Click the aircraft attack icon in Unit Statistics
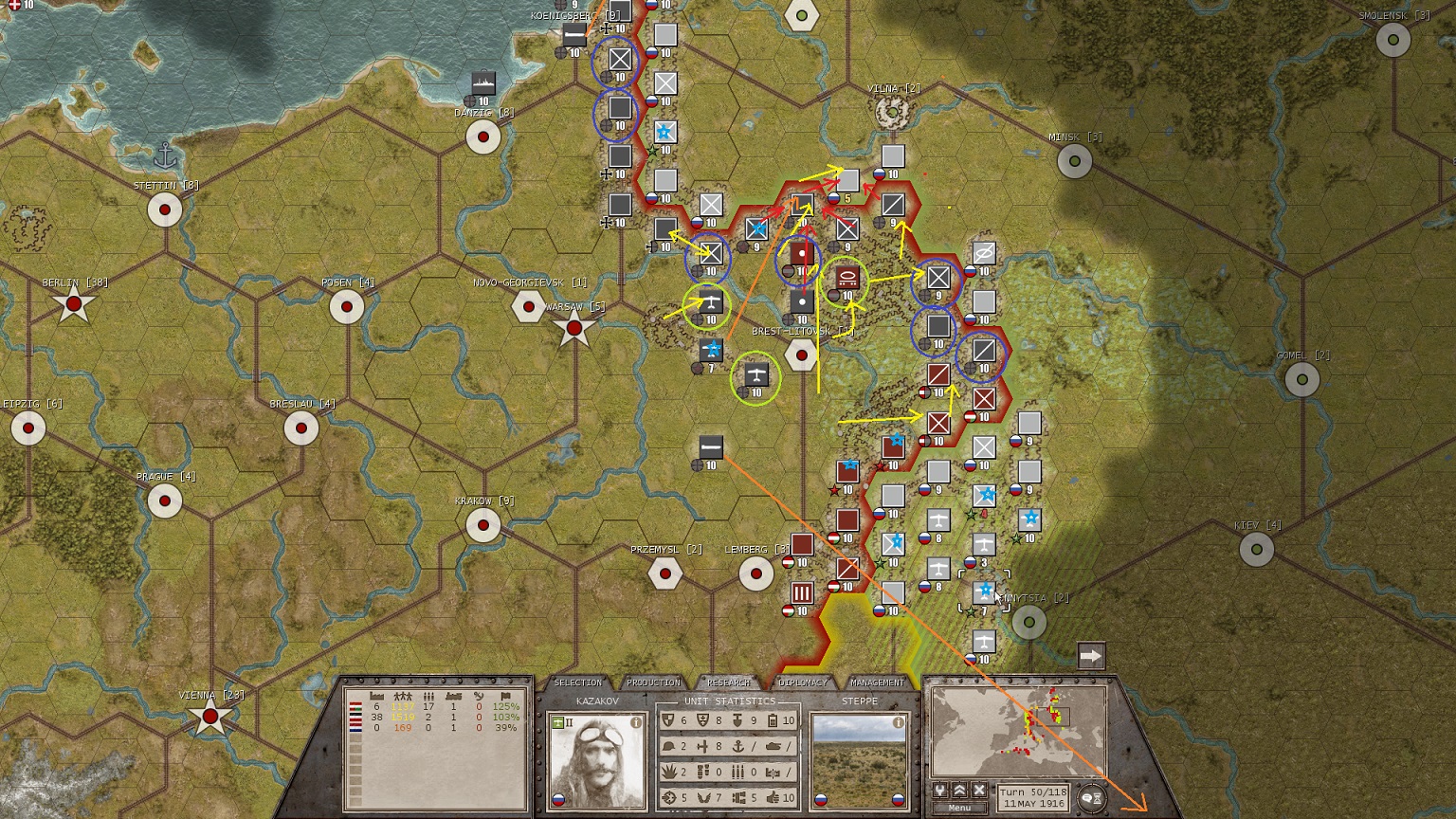 point(701,747)
